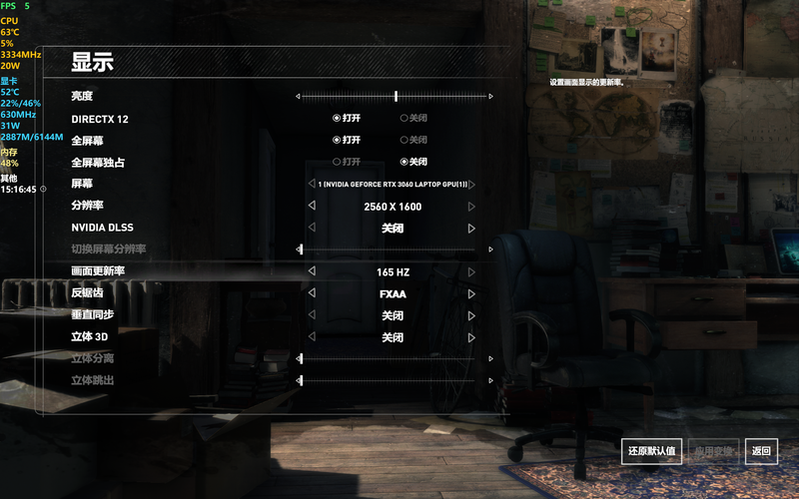The height and width of the screenshot is (499, 799).
Task: Toggle 垂直同步 vsync with right arrow
Action: pos(472,316)
